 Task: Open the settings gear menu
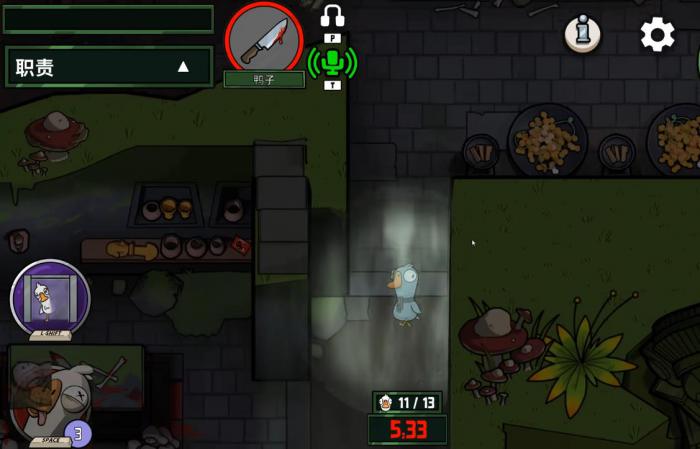tap(657, 35)
